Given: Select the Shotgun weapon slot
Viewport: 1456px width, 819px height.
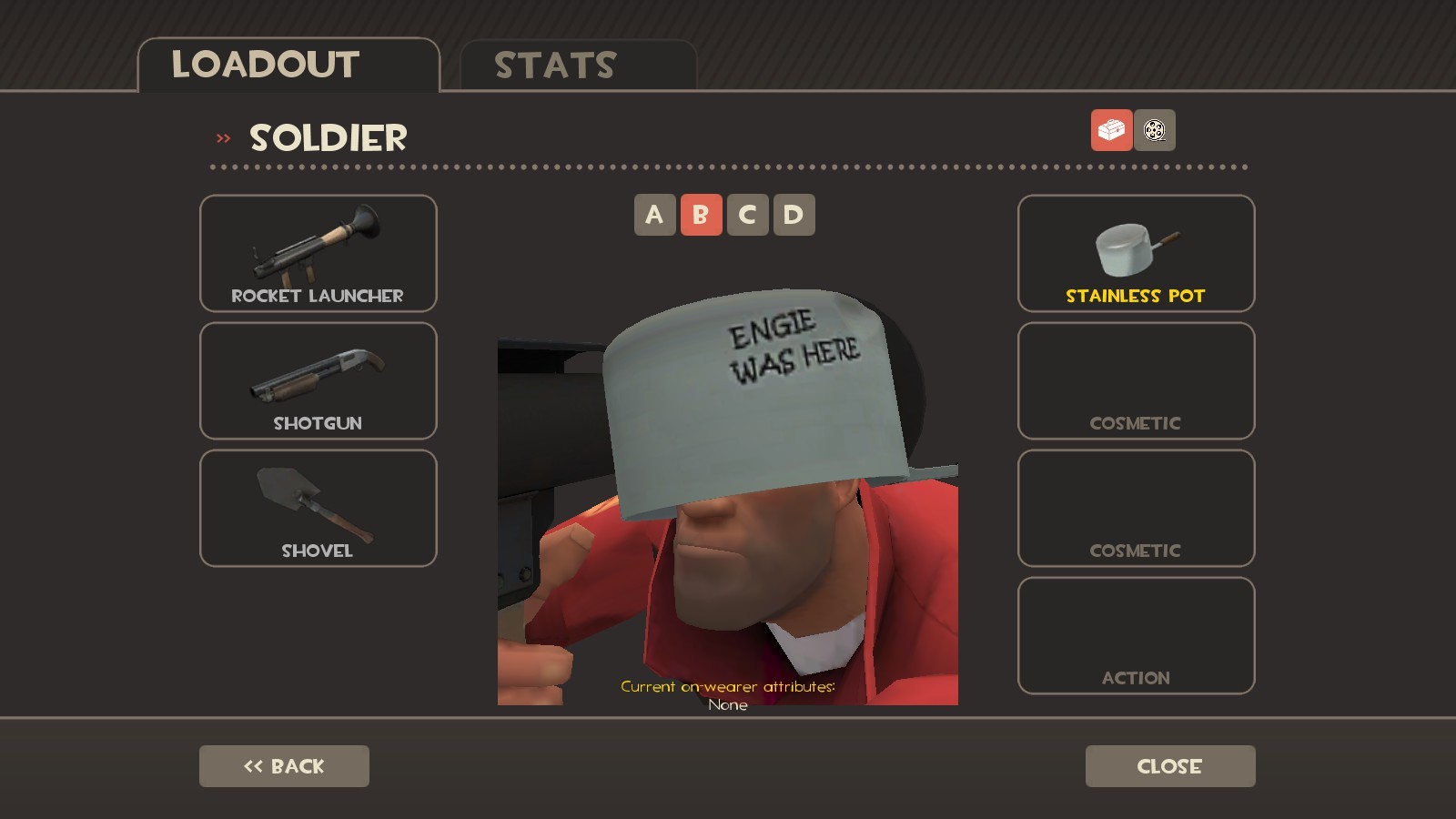Looking at the screenshot, I should (x=318, y=380).
